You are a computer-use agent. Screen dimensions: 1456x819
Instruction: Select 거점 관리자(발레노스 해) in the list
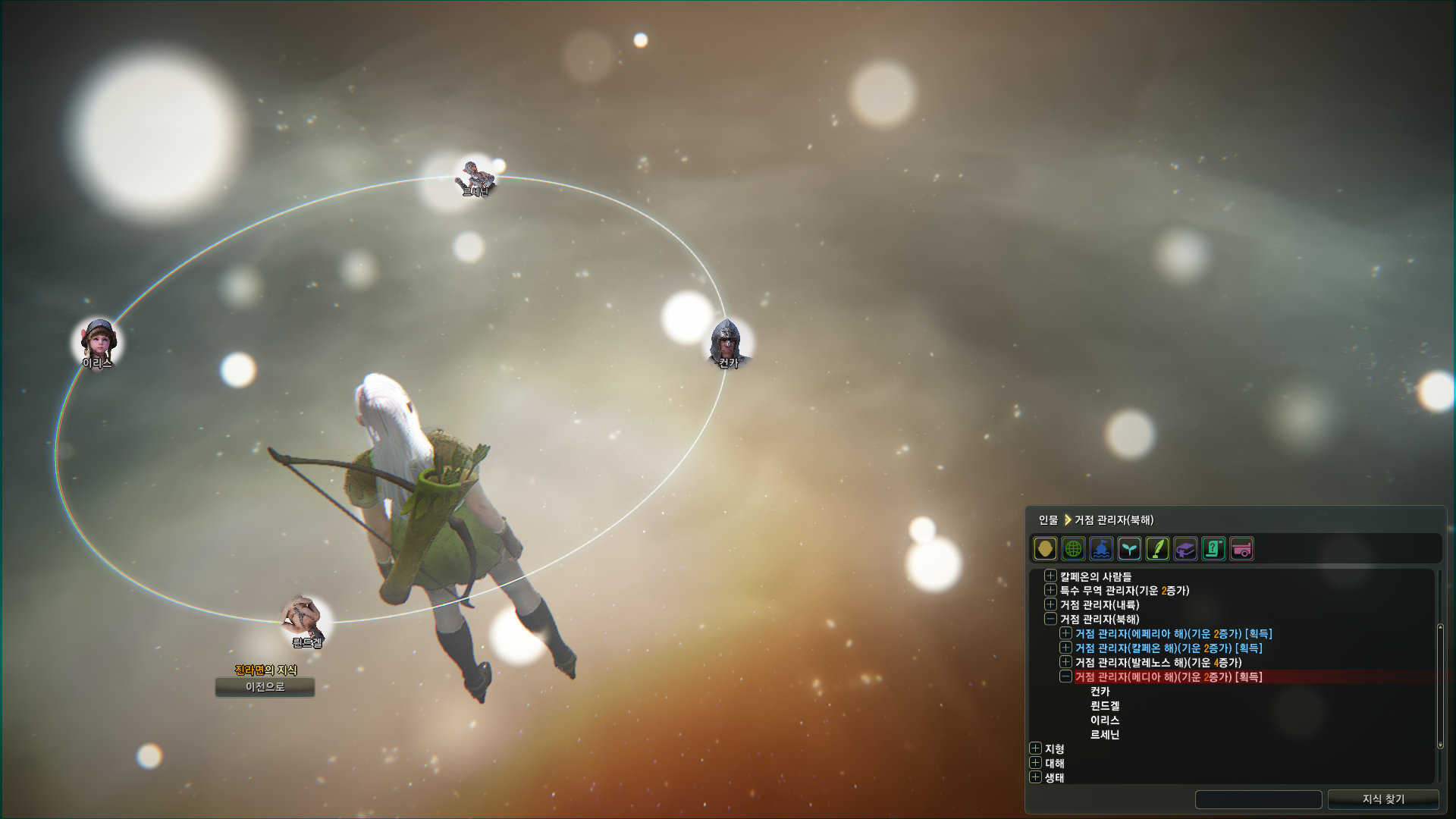tap(1158, 663)
